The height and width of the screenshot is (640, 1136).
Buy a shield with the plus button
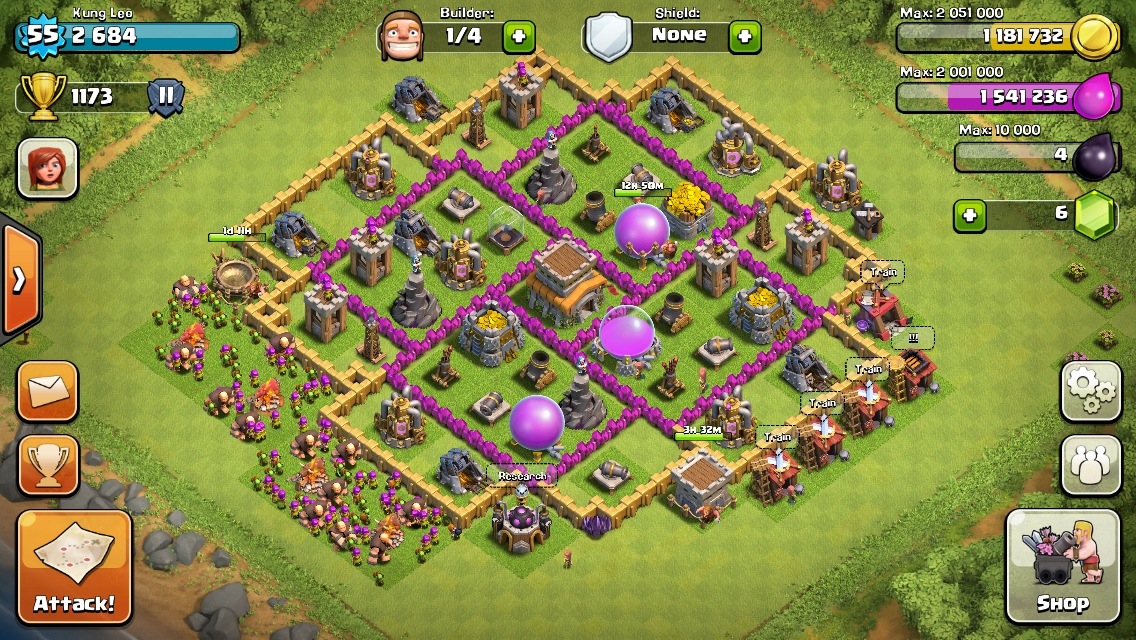pos(744,37)
